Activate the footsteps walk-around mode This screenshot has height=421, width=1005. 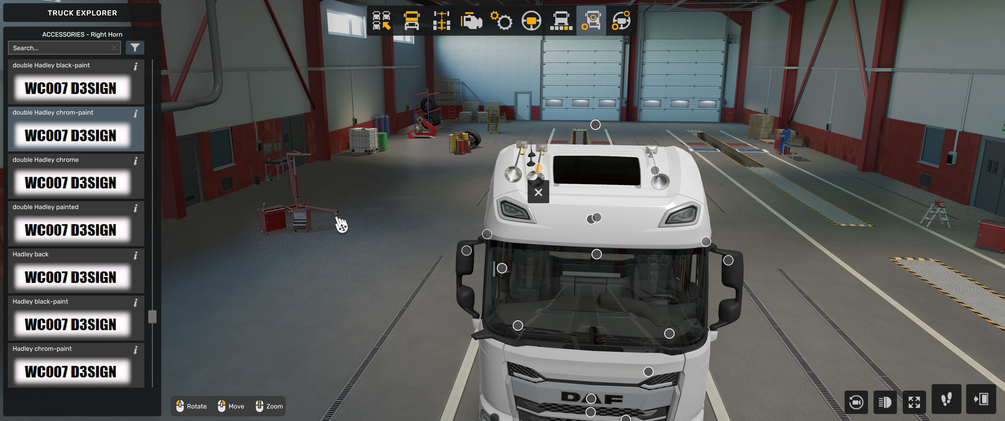pos(947,400)
